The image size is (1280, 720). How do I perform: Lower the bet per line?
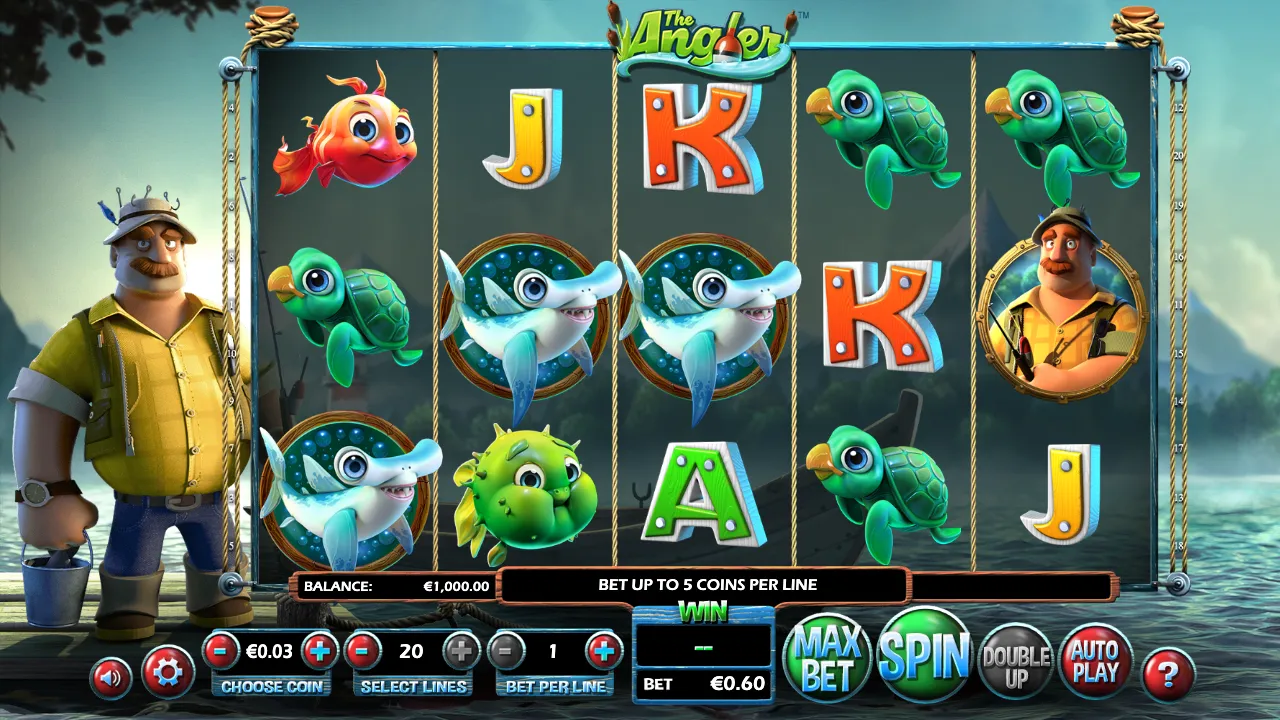506,651
